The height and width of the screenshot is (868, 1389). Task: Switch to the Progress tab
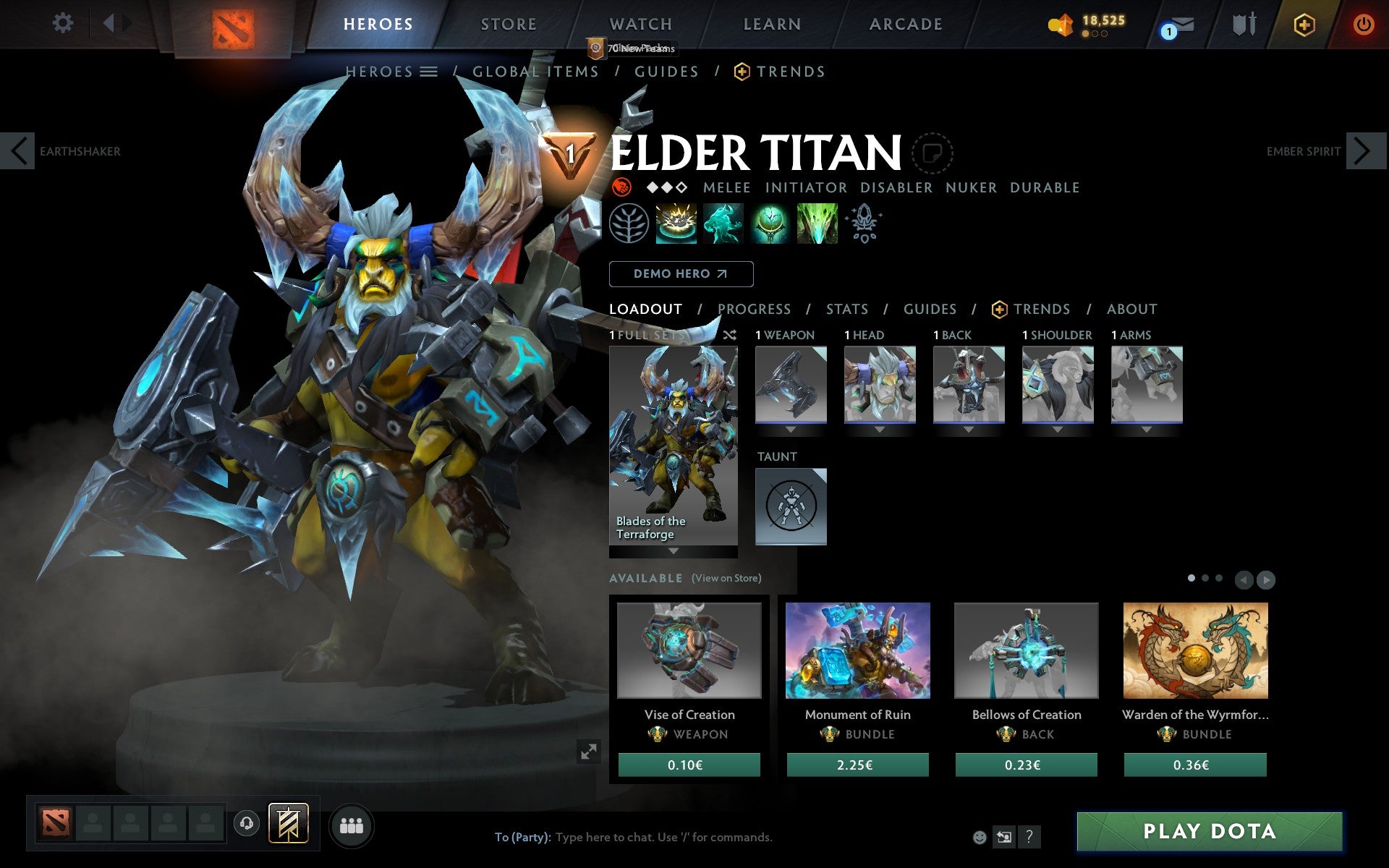point(754,309)
